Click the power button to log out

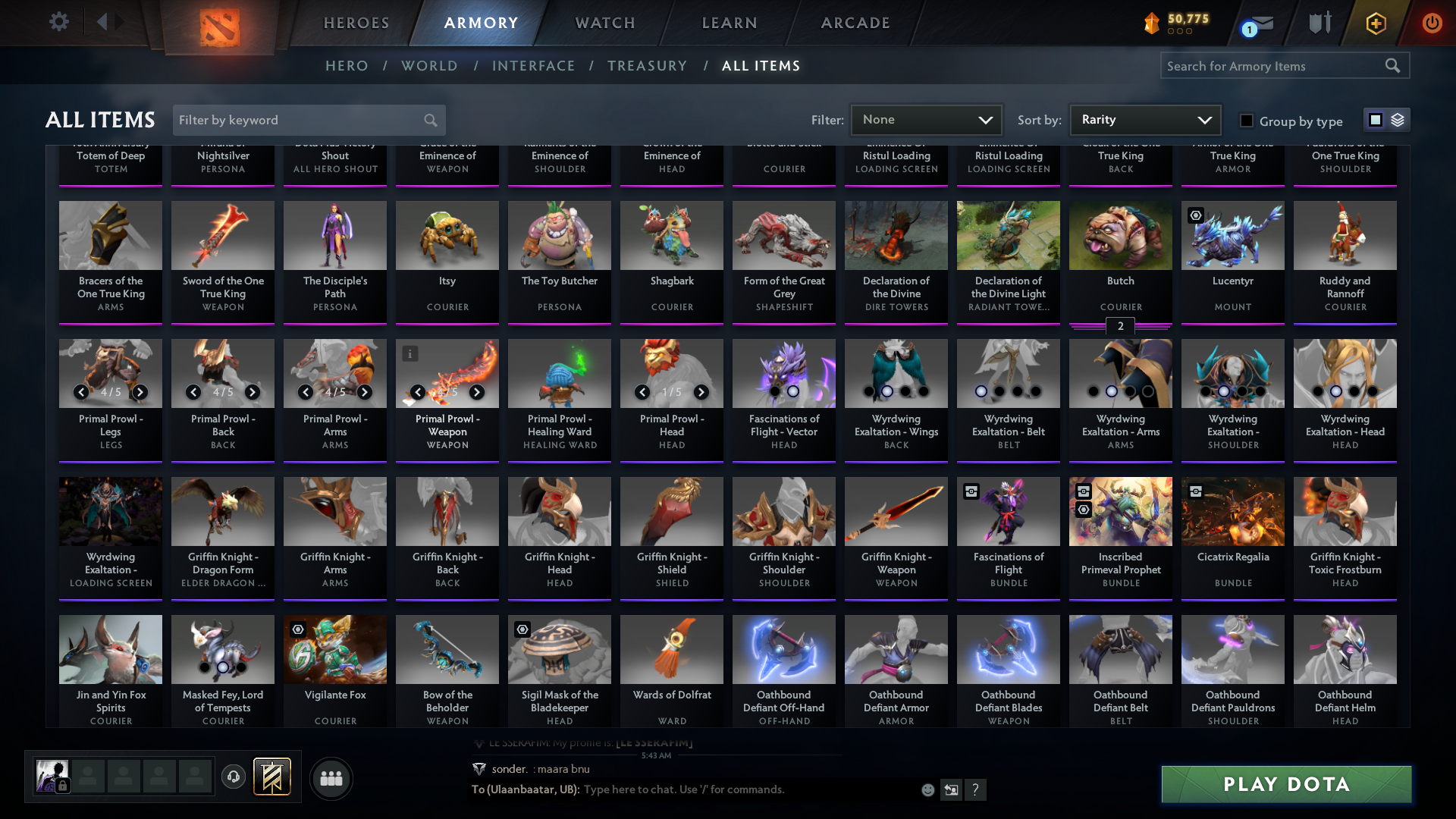[x=1432, y=23]
